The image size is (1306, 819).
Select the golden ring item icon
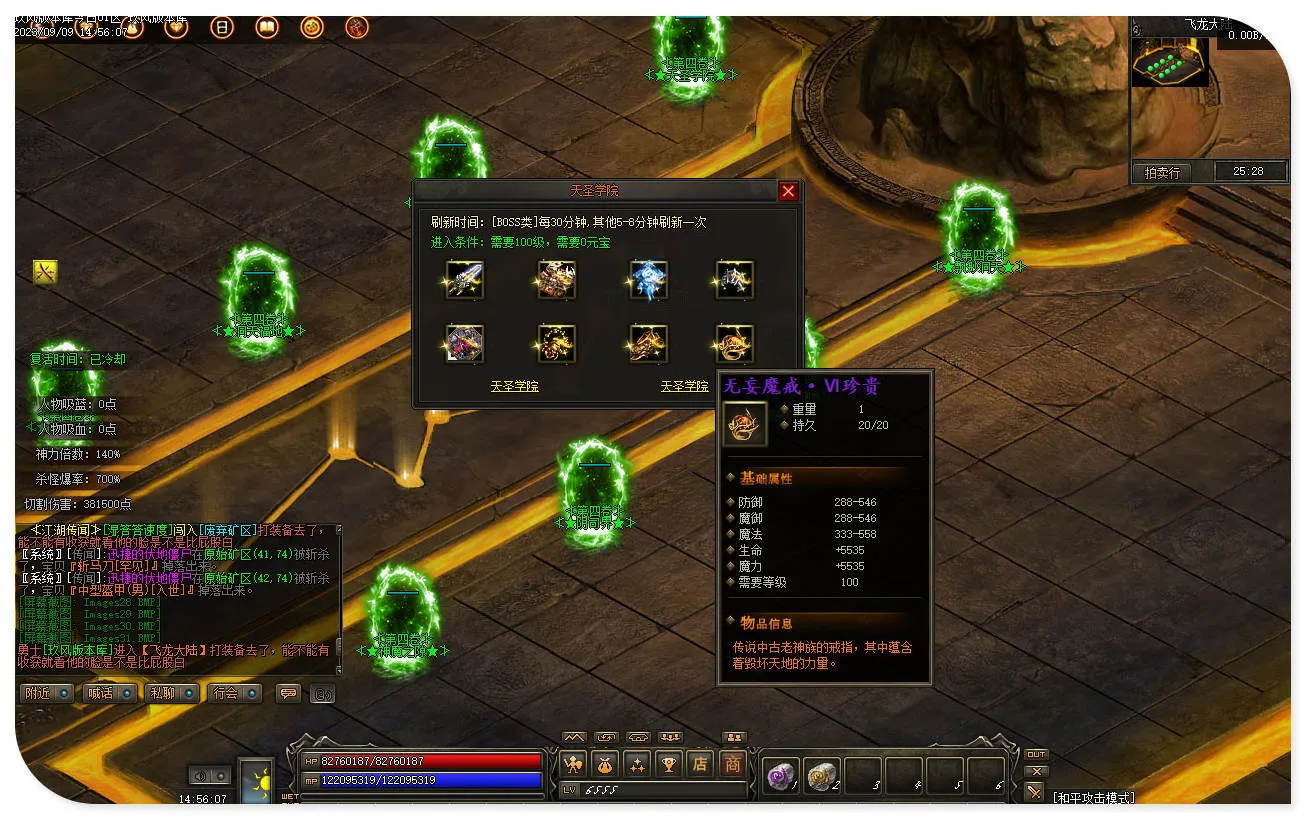coord(735,344)
